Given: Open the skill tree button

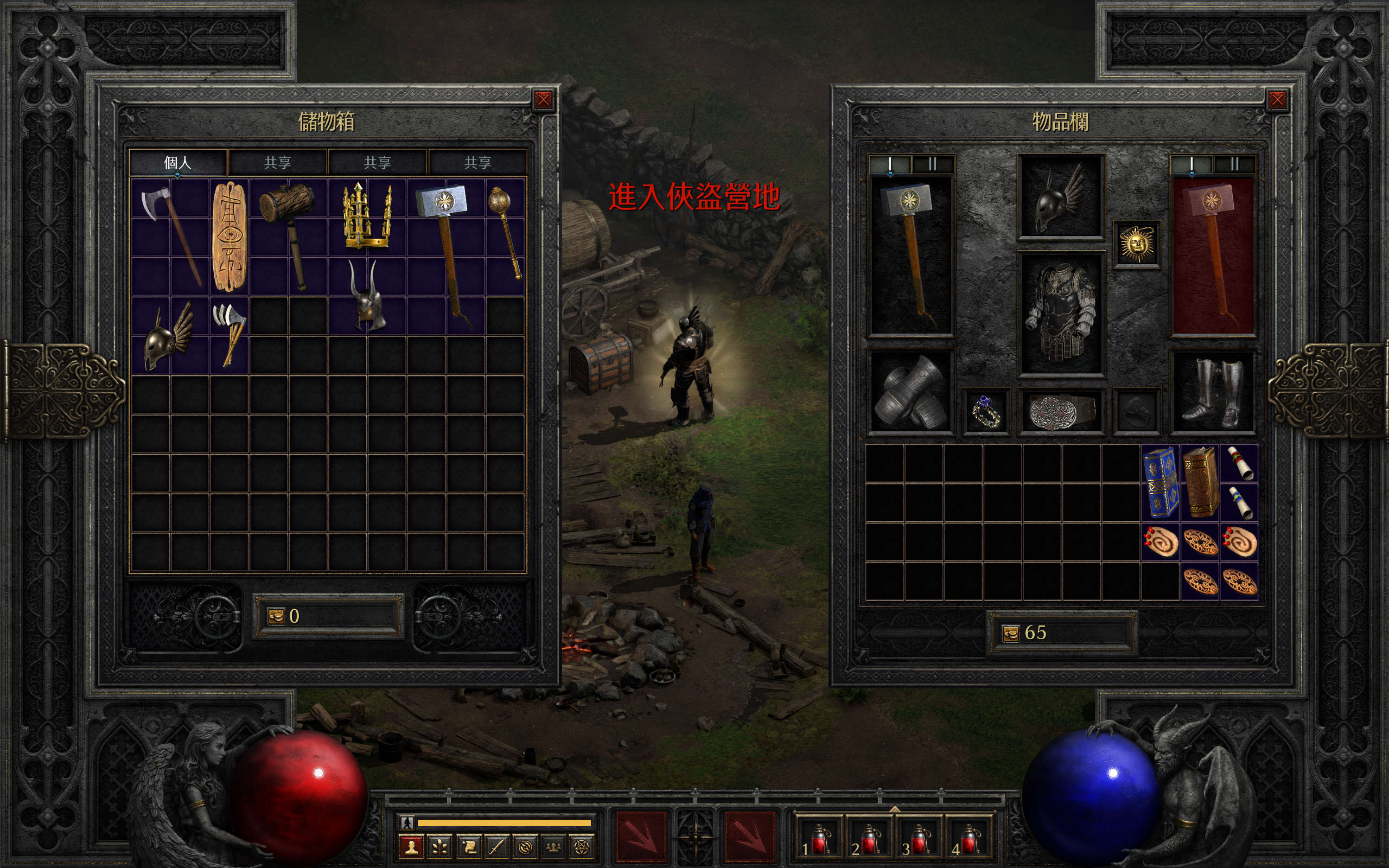Looking at the screenshot, I should coord(440,847).
